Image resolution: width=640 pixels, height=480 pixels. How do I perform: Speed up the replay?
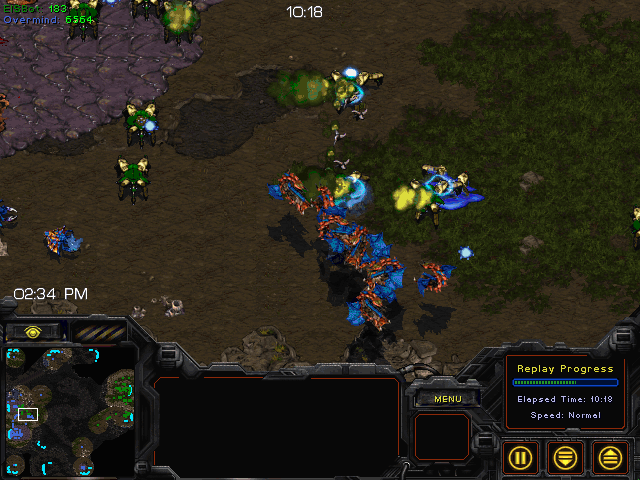(610, 458)
